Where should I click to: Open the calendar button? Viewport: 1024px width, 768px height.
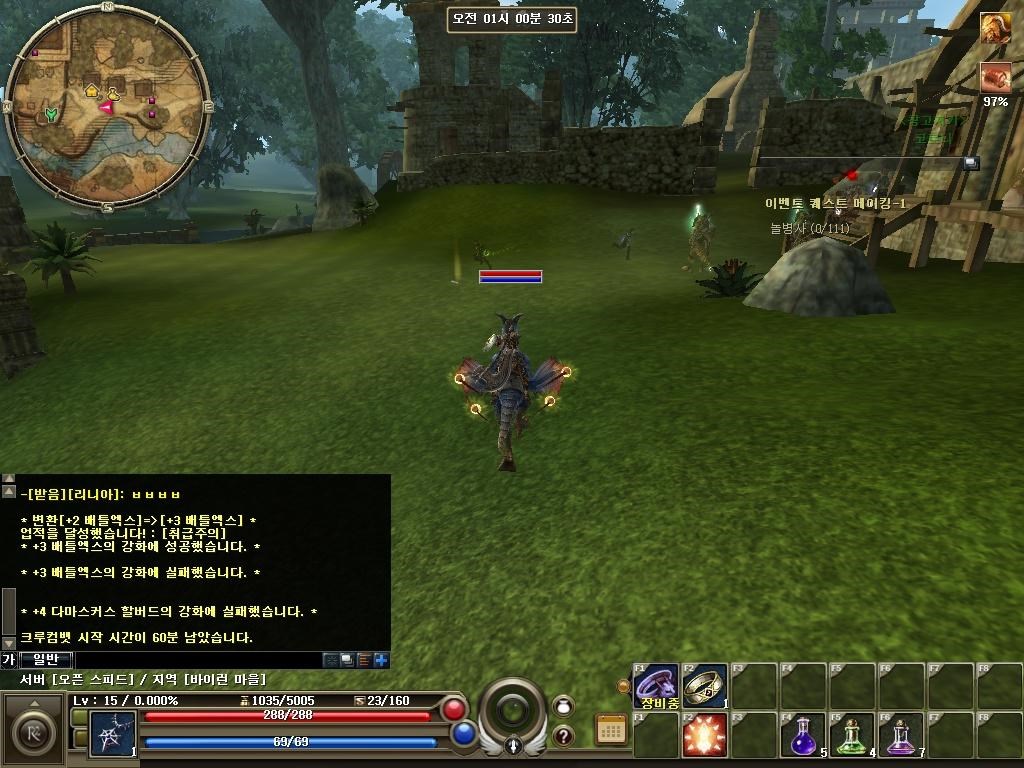click(611, 729)
